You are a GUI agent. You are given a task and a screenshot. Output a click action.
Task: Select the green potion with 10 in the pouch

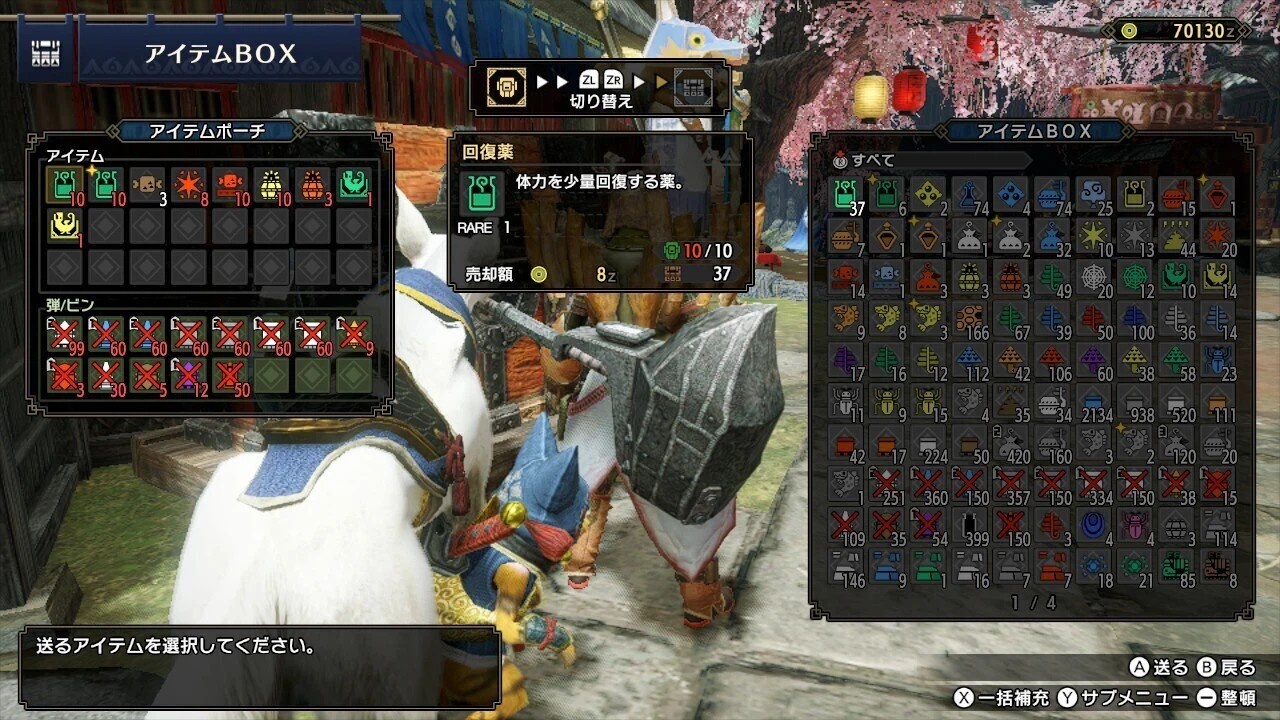(64, 184)
